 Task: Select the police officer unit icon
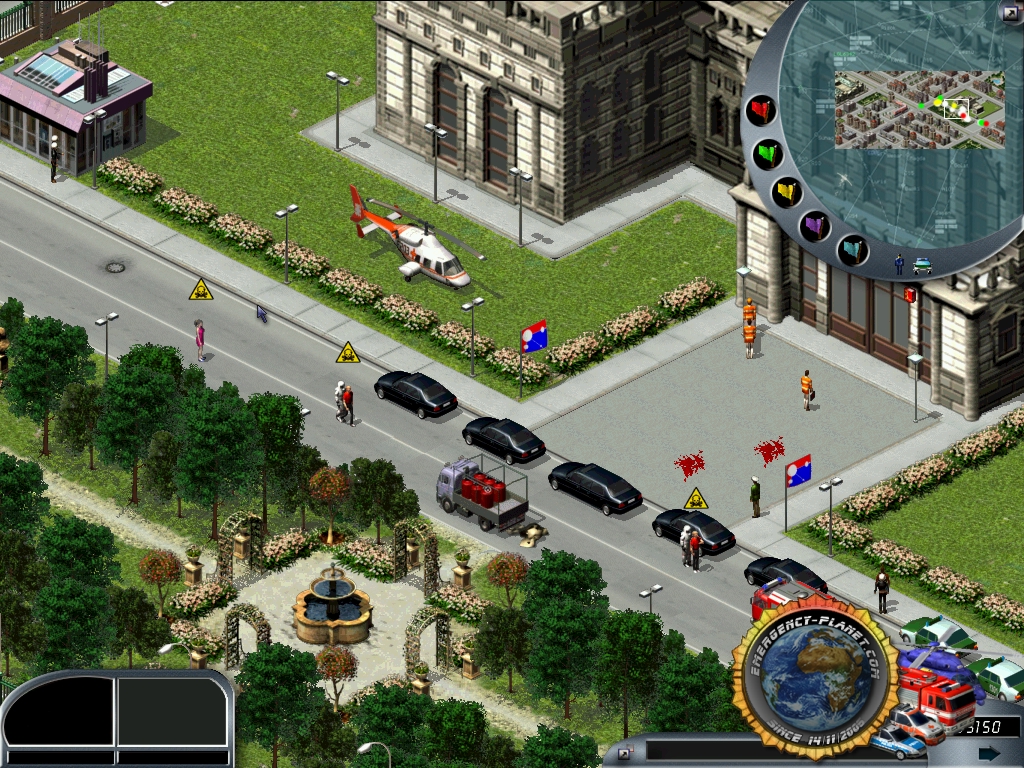(899, 265)
